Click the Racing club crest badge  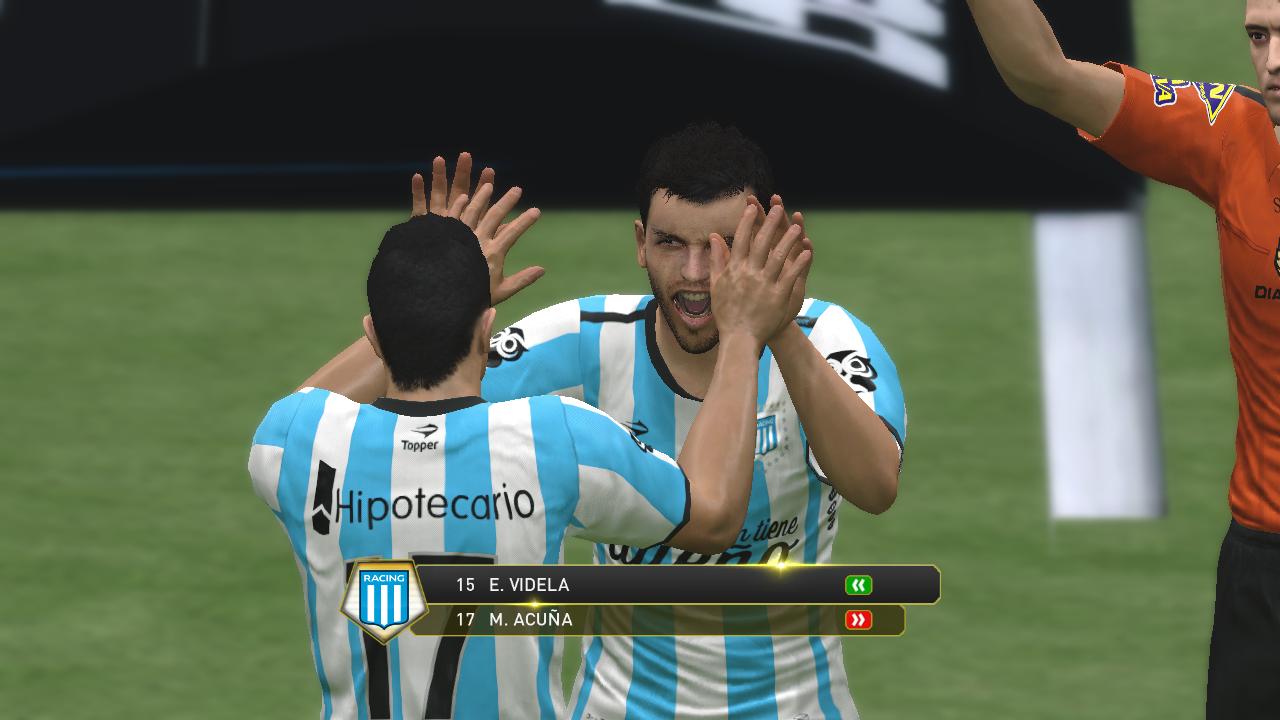384,600
